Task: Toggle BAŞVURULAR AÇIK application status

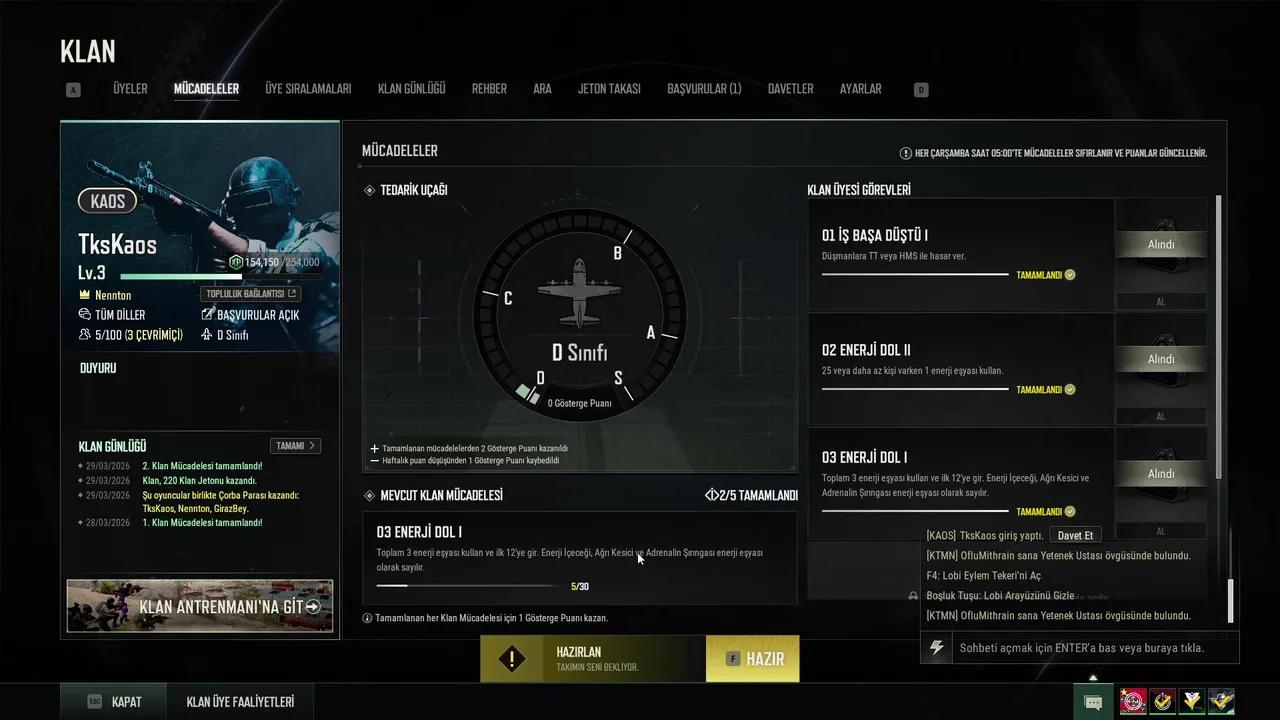Action: [x=251, y=314]
